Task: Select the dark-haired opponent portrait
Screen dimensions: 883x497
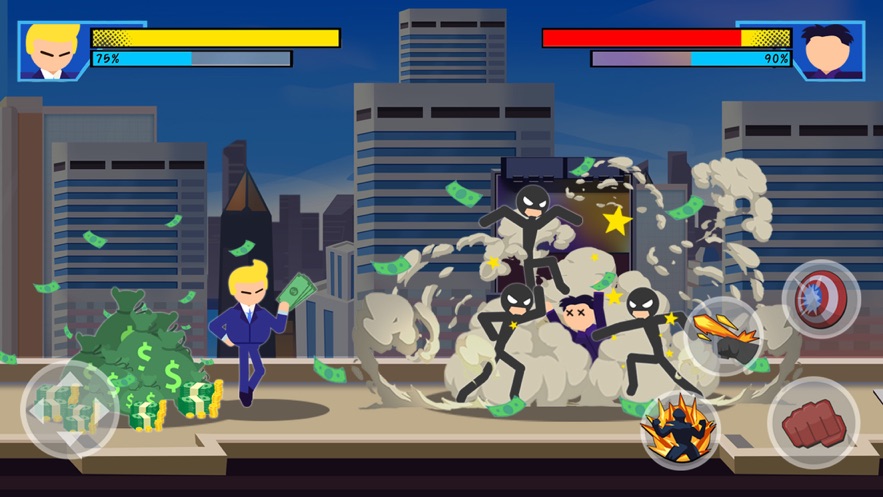Action: coord(830,50)
